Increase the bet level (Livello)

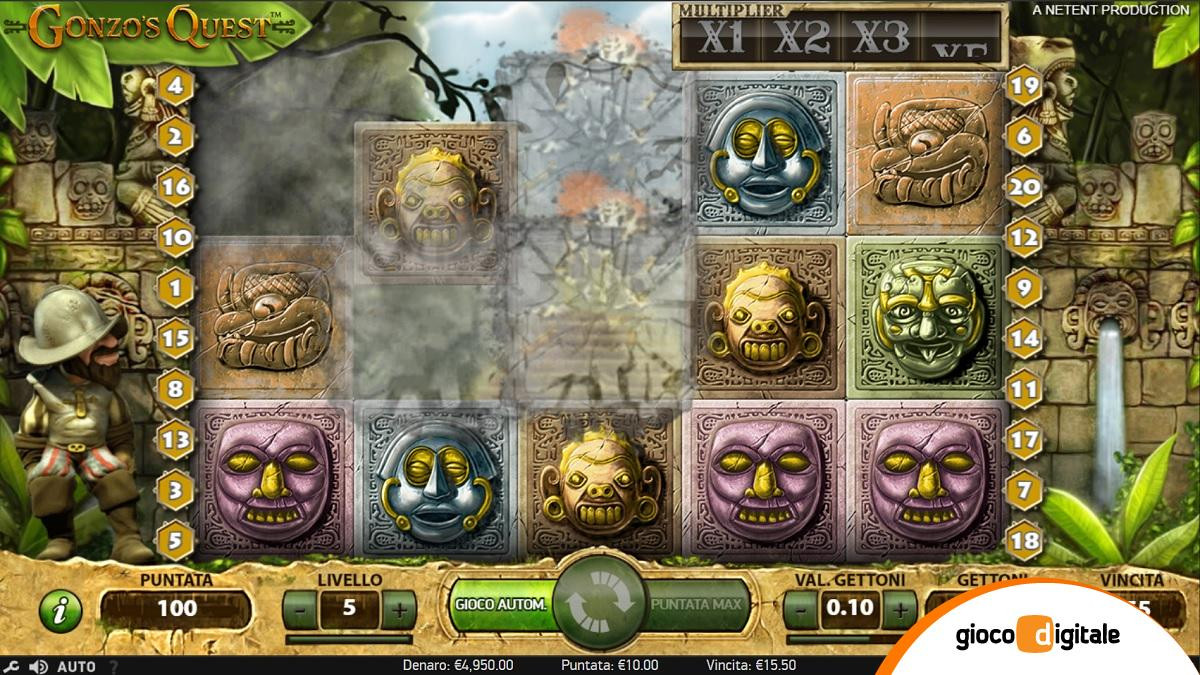pos(398,606)
